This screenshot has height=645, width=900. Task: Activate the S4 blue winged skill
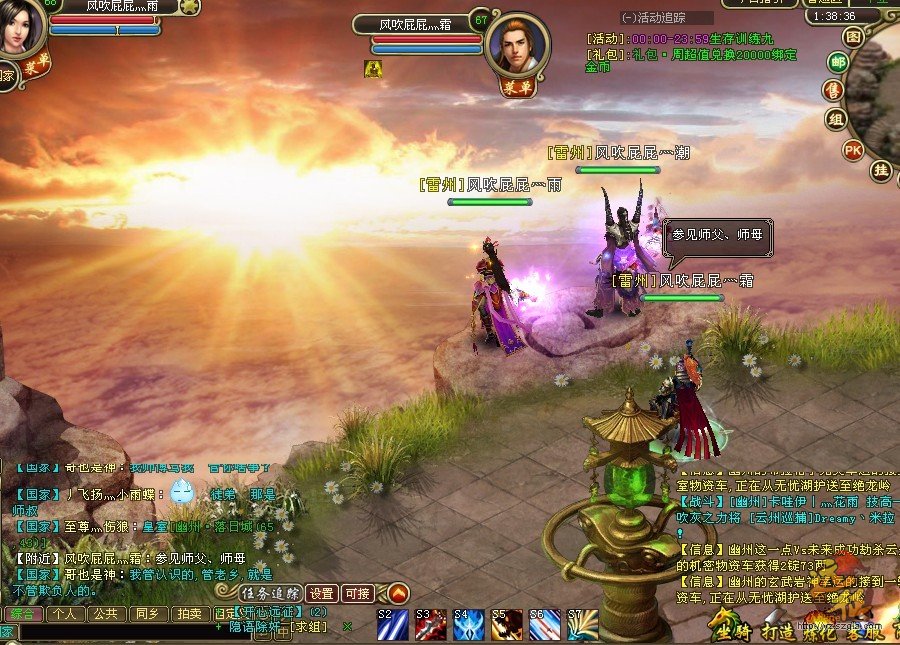pos(468,626)
